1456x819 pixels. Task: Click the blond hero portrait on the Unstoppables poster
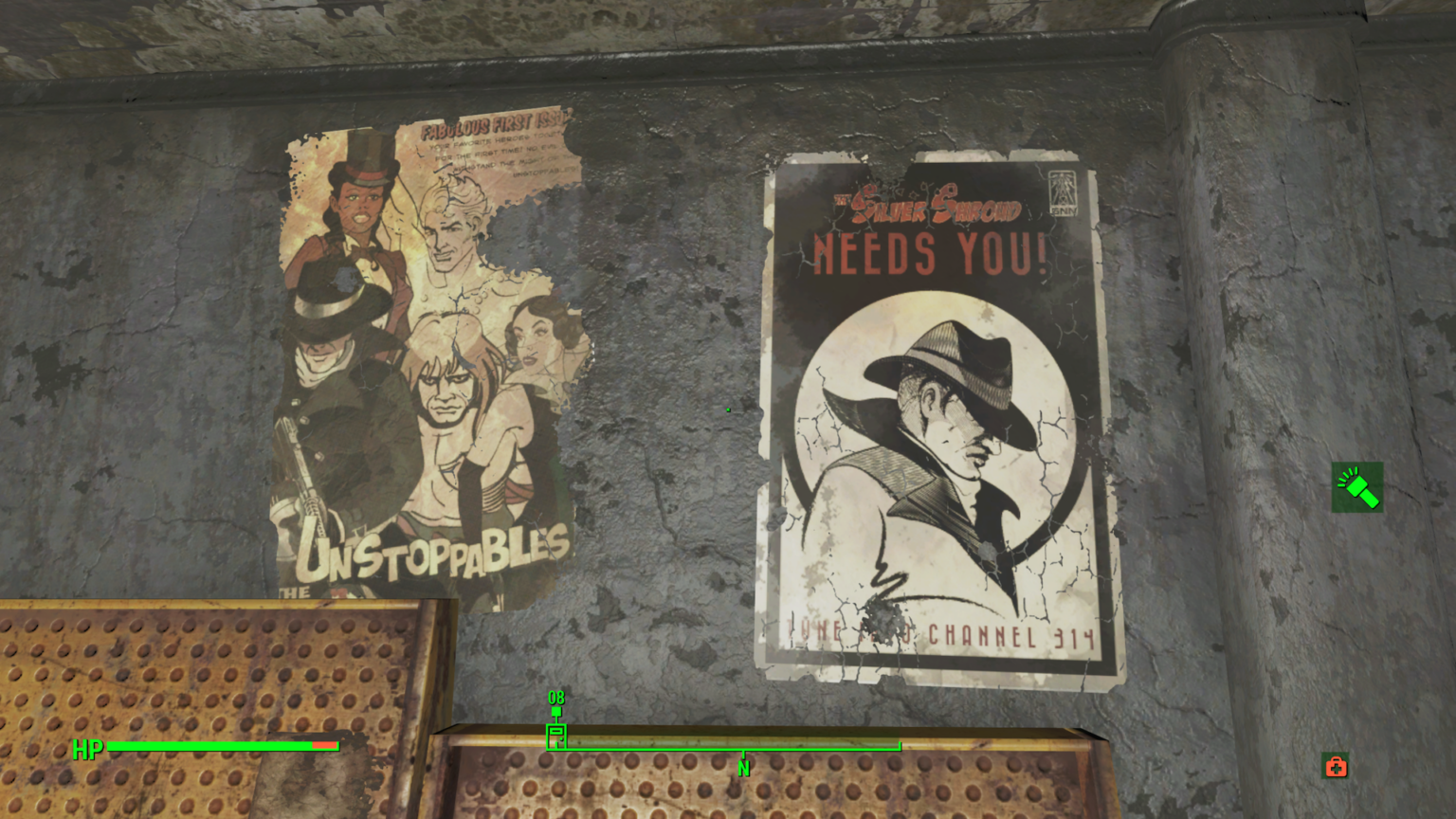(x=450, y=237)
